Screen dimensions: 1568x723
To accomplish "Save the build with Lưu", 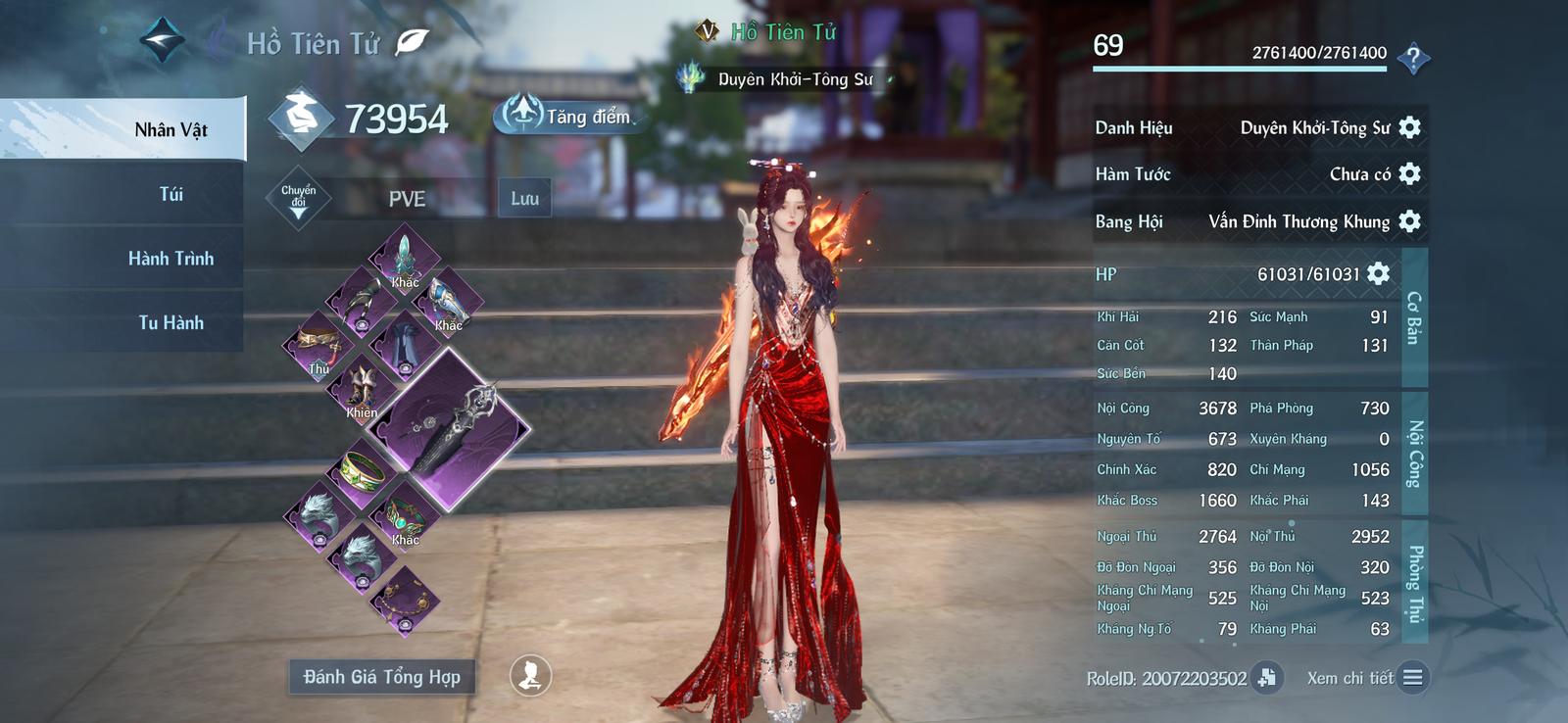I will pos(524,199).
